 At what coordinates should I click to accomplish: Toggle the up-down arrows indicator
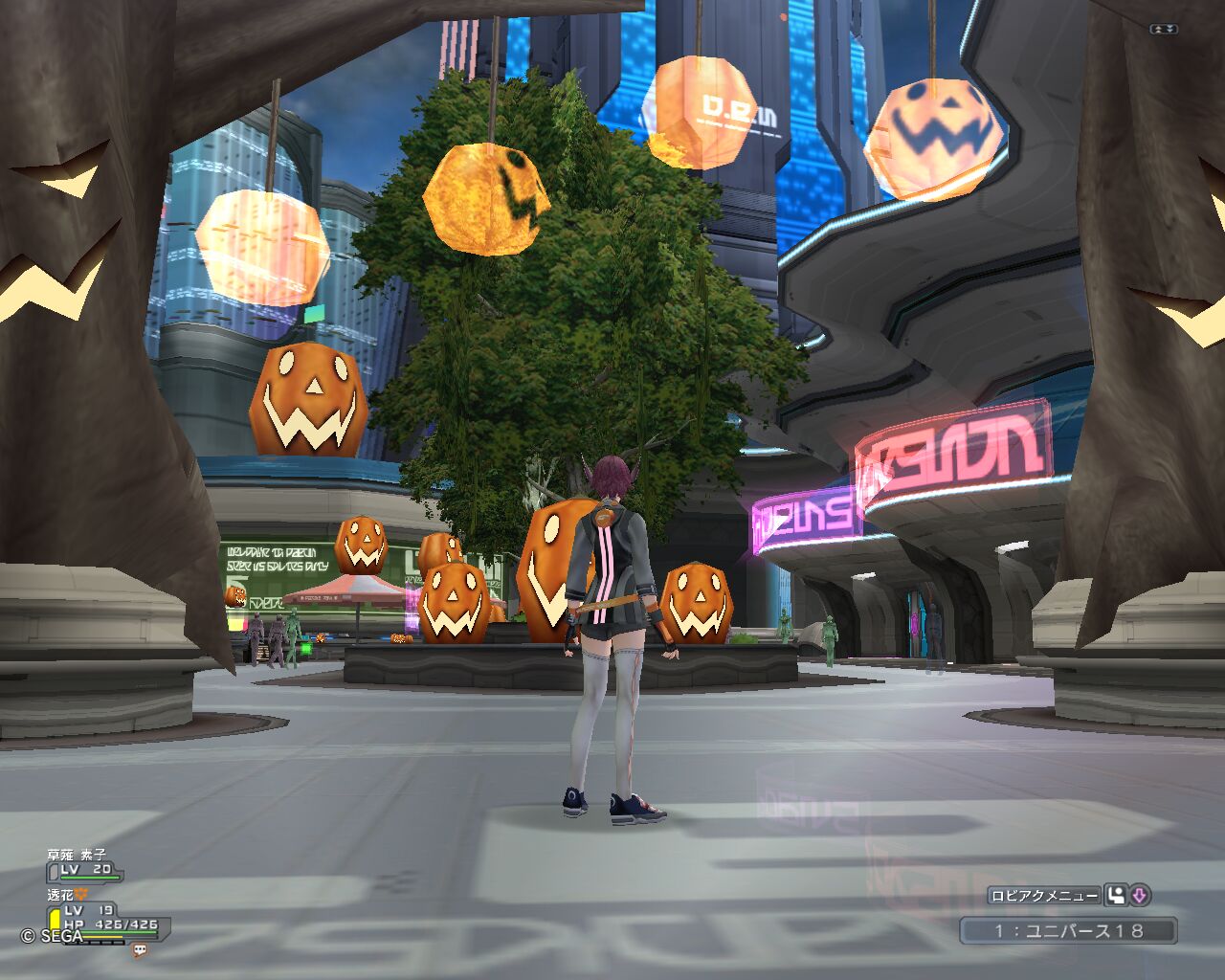[x=1163, y=30]
